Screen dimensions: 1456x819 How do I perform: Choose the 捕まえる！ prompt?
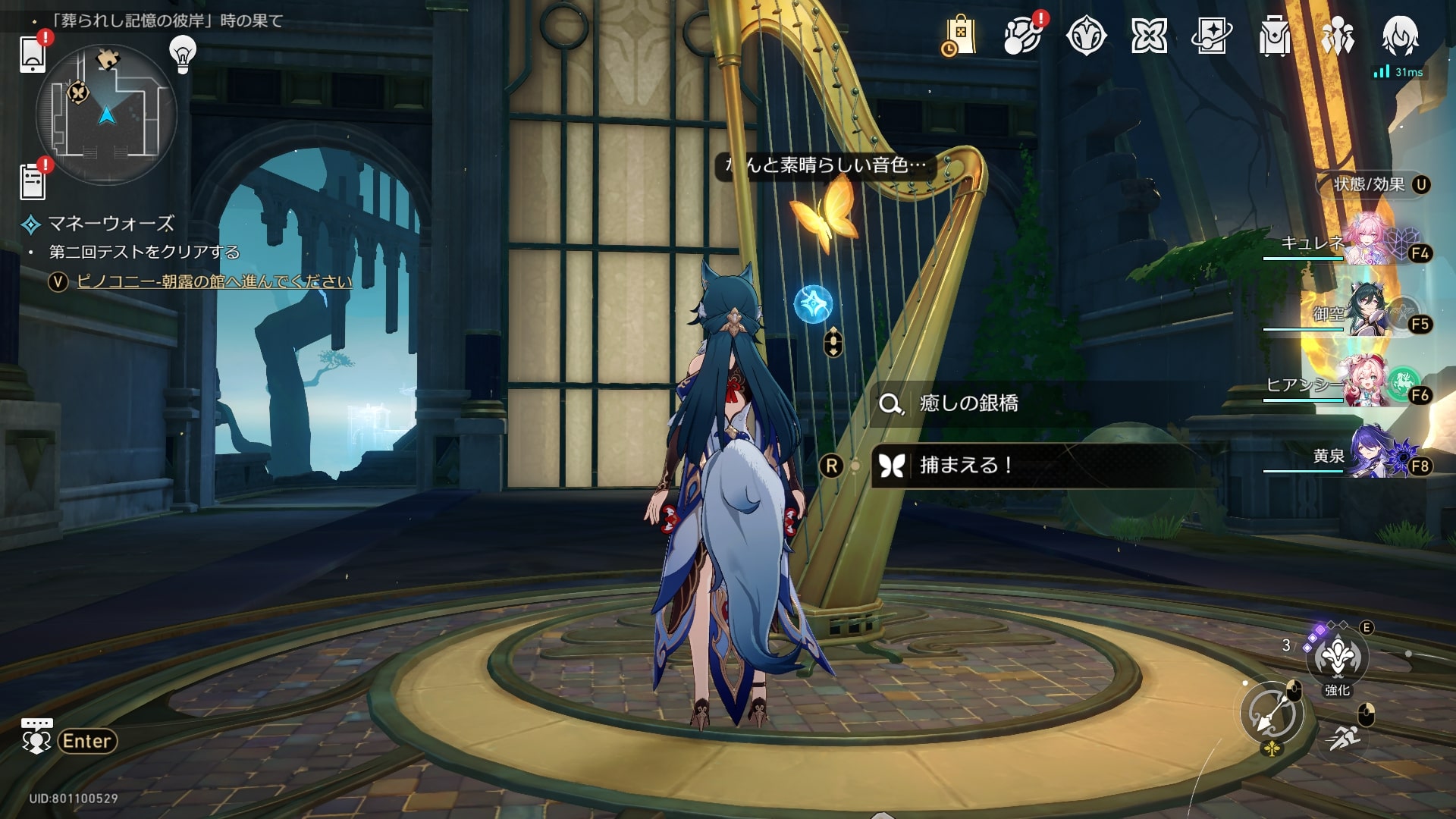(967, 465)
